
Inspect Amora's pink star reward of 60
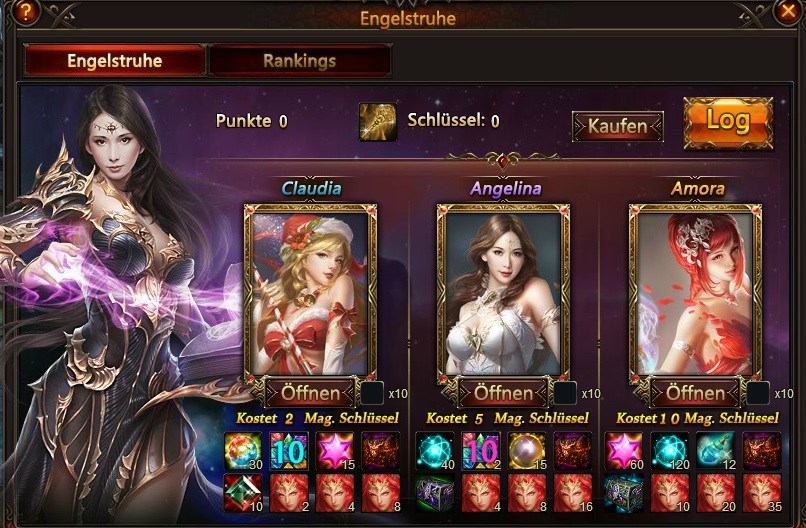[624, 450]
